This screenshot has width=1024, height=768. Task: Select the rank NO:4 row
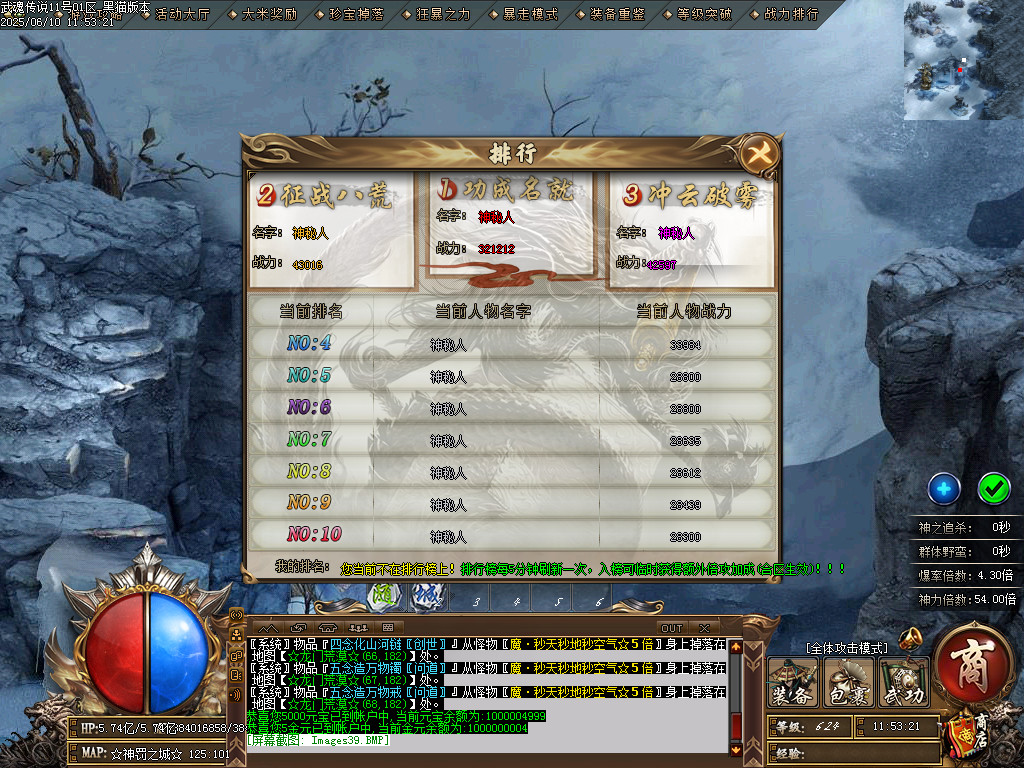pyautogui.click(x=510, y=344)
